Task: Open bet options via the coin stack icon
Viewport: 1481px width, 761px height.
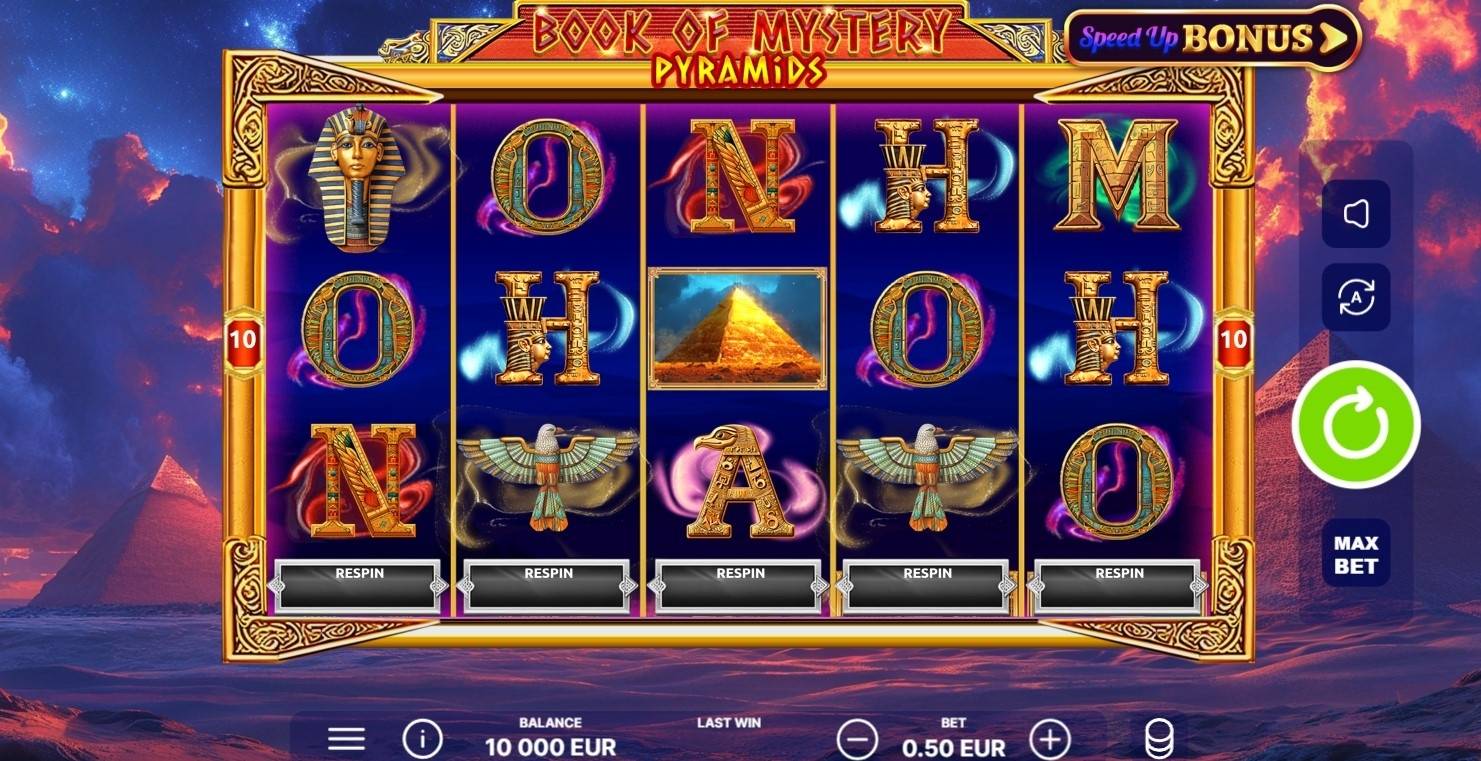Action: (1158, 737)
